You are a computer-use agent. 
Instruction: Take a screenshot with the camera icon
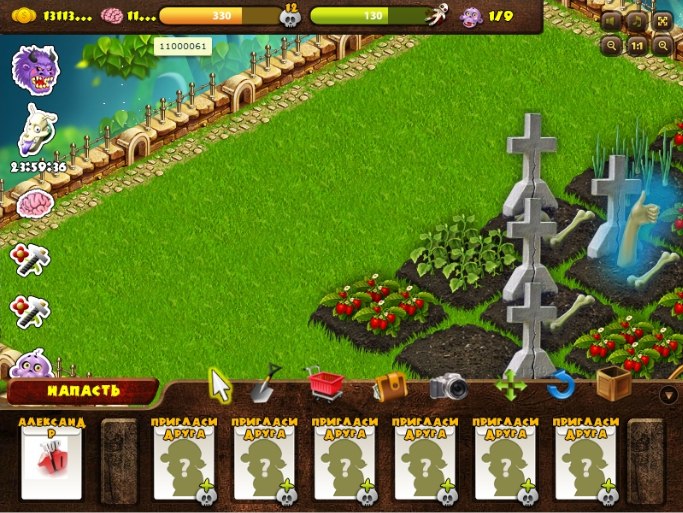[449, 386]
